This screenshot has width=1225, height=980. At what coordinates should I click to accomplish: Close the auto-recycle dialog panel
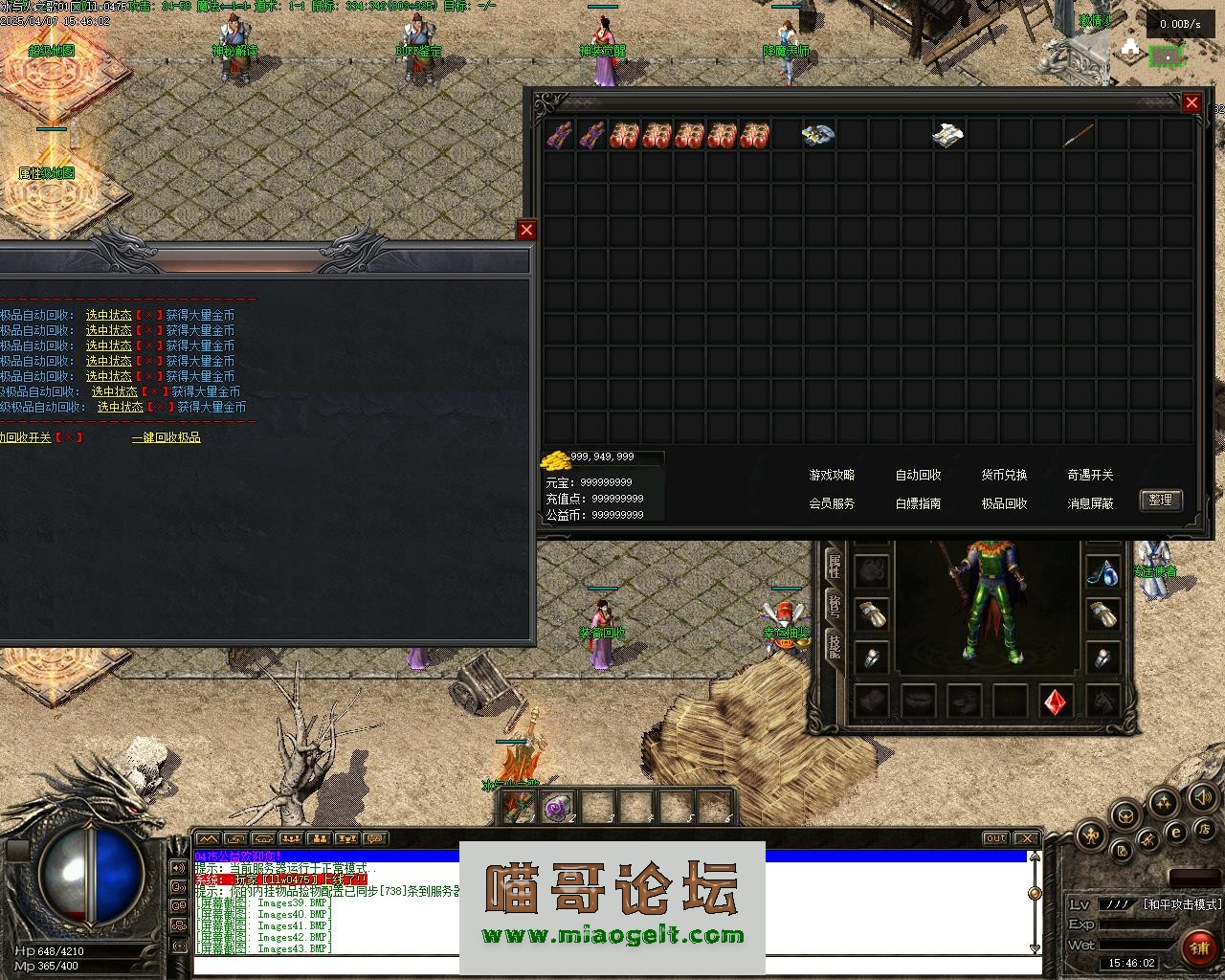point(526,230)
